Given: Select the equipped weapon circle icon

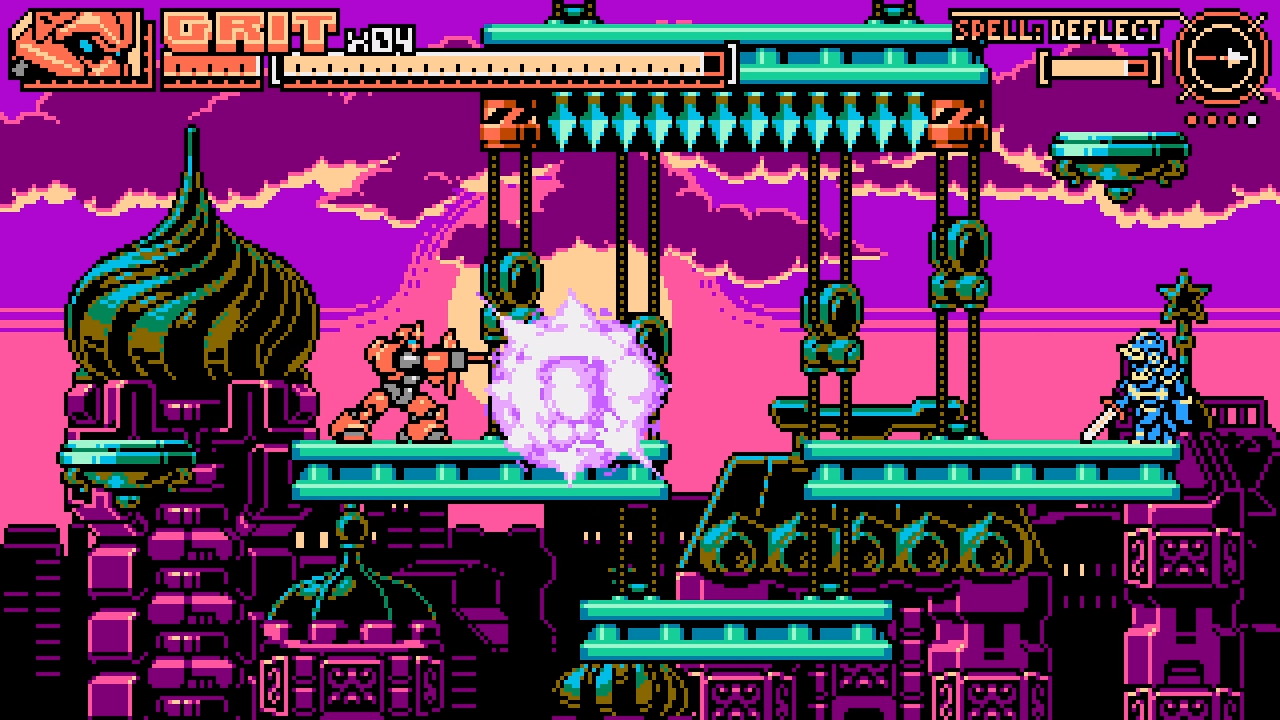Looking at the screenshot, I should [1220, 56].
